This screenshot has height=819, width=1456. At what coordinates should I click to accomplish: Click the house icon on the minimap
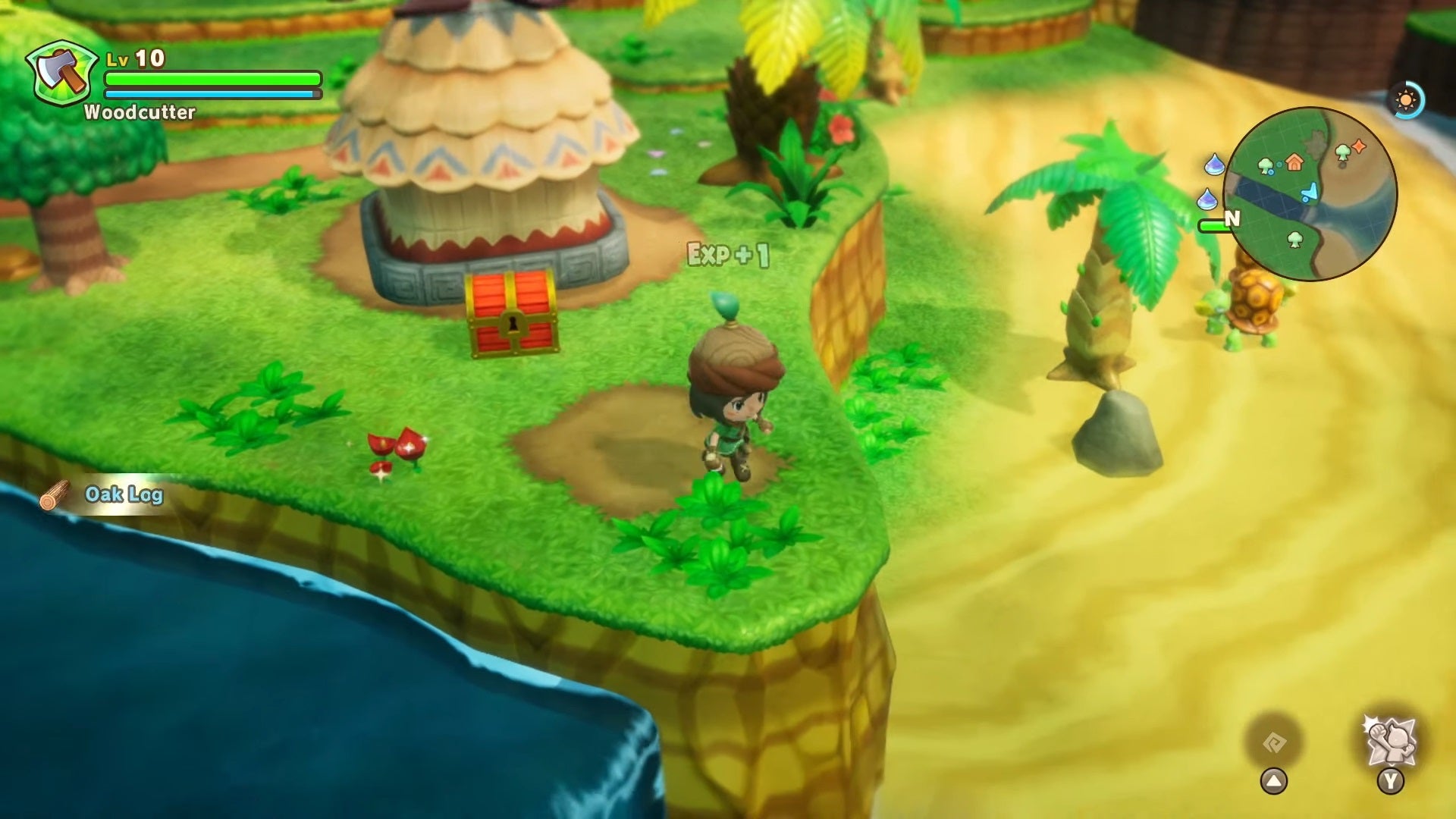[1294, 164]
